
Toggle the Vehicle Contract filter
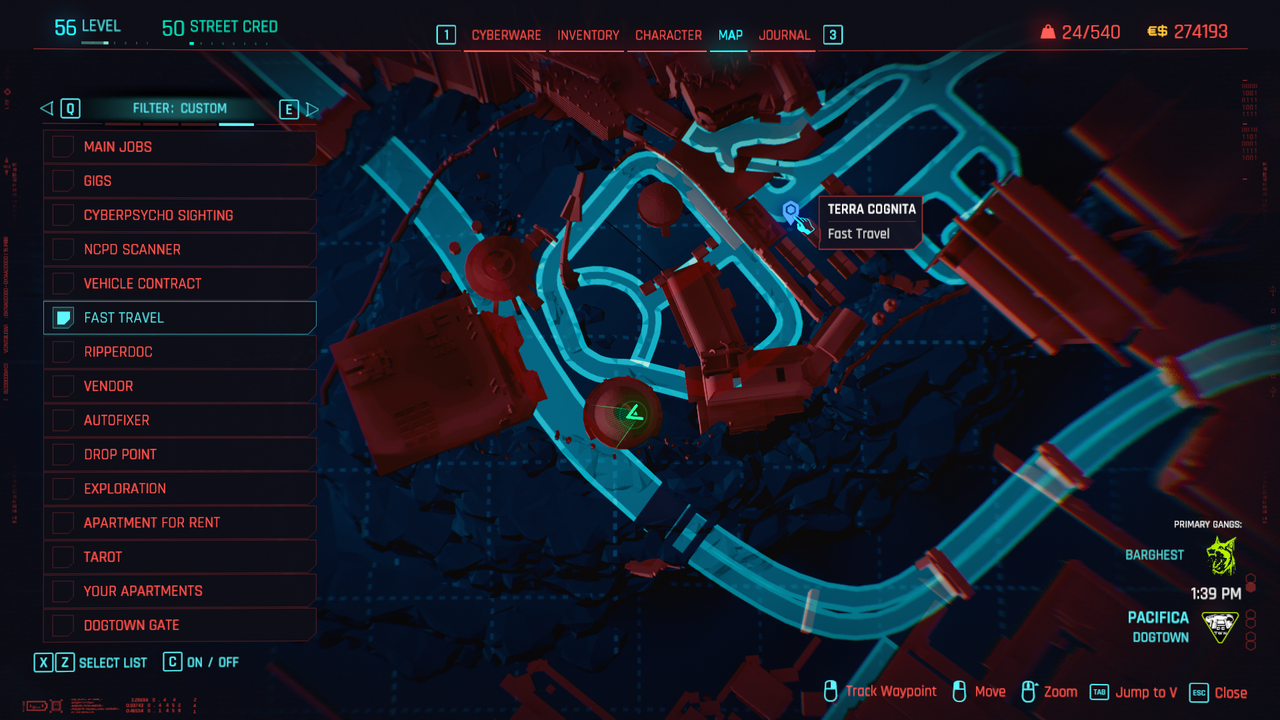coord(63,283)
